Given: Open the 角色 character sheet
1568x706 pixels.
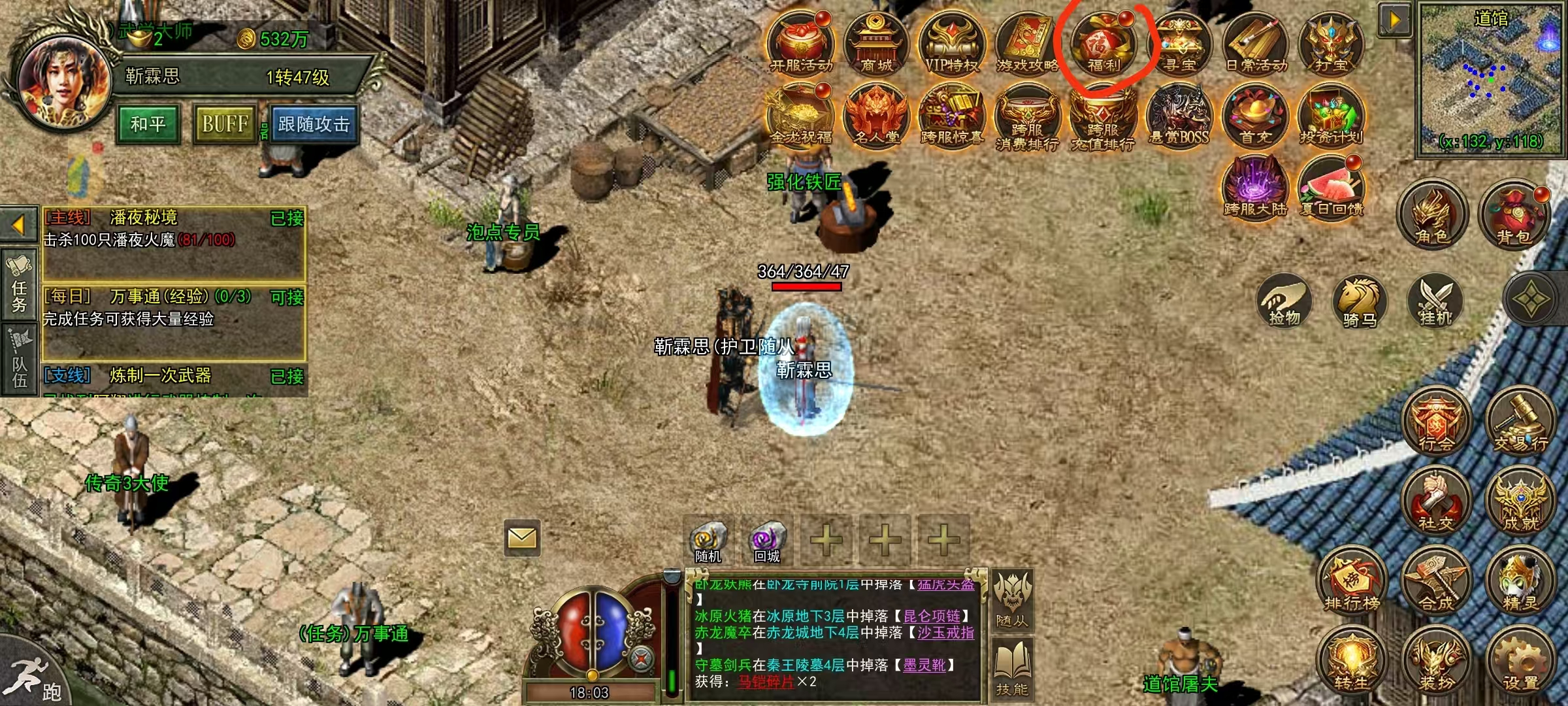Looking at the screenshot, I should coord(1432,216).
